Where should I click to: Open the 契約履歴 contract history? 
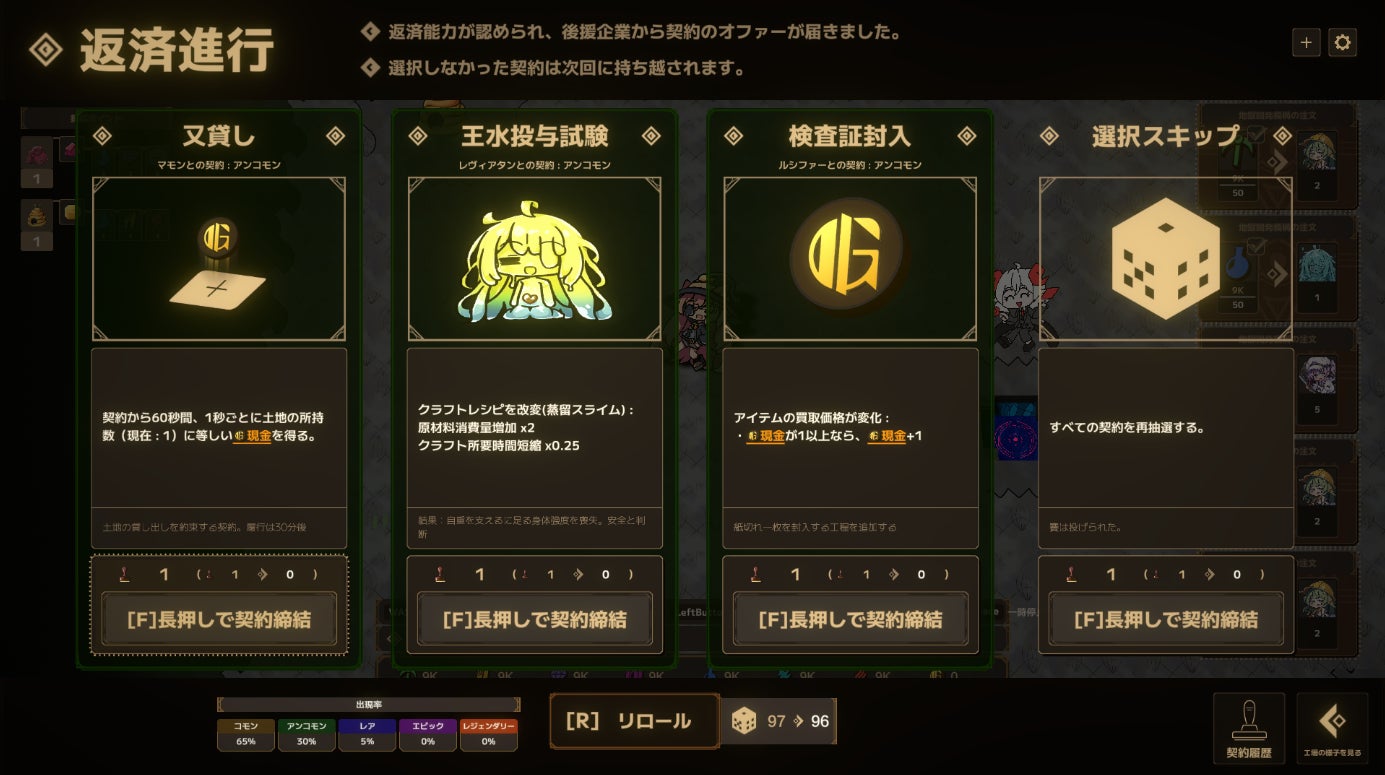(1249, 728)
